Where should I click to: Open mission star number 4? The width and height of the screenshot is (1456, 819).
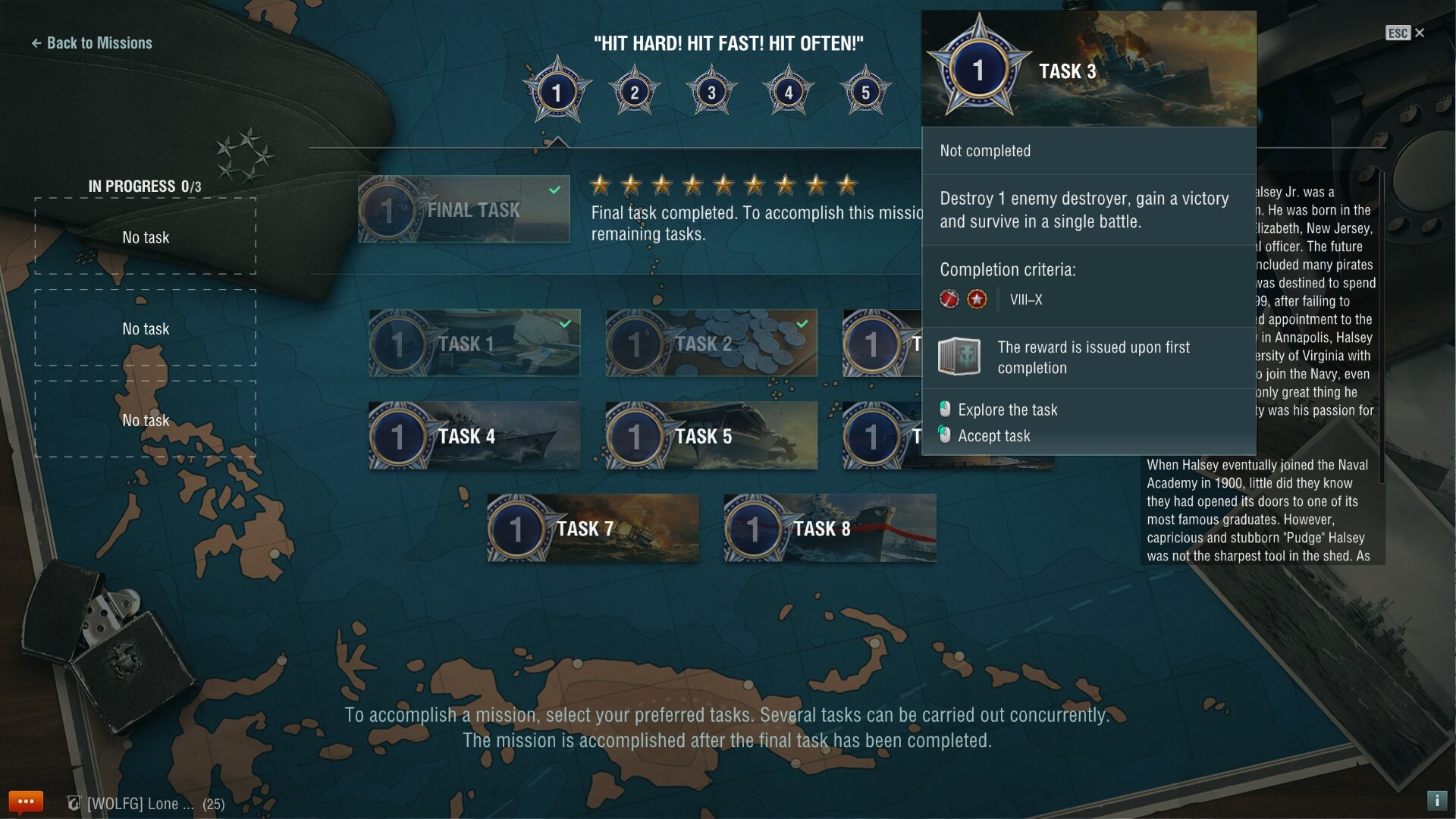(789, 93)
